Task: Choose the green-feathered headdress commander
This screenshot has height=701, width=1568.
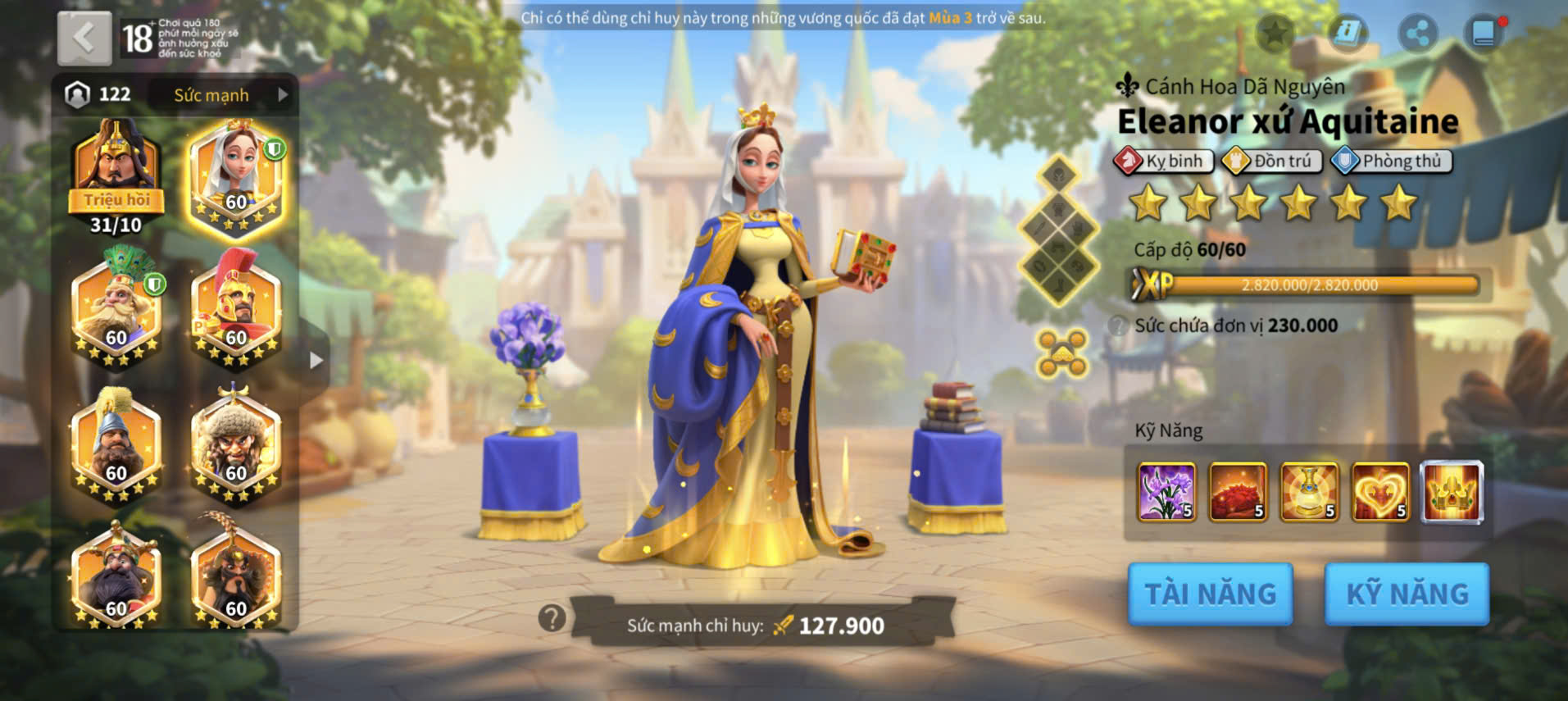Action: [116, 307]
